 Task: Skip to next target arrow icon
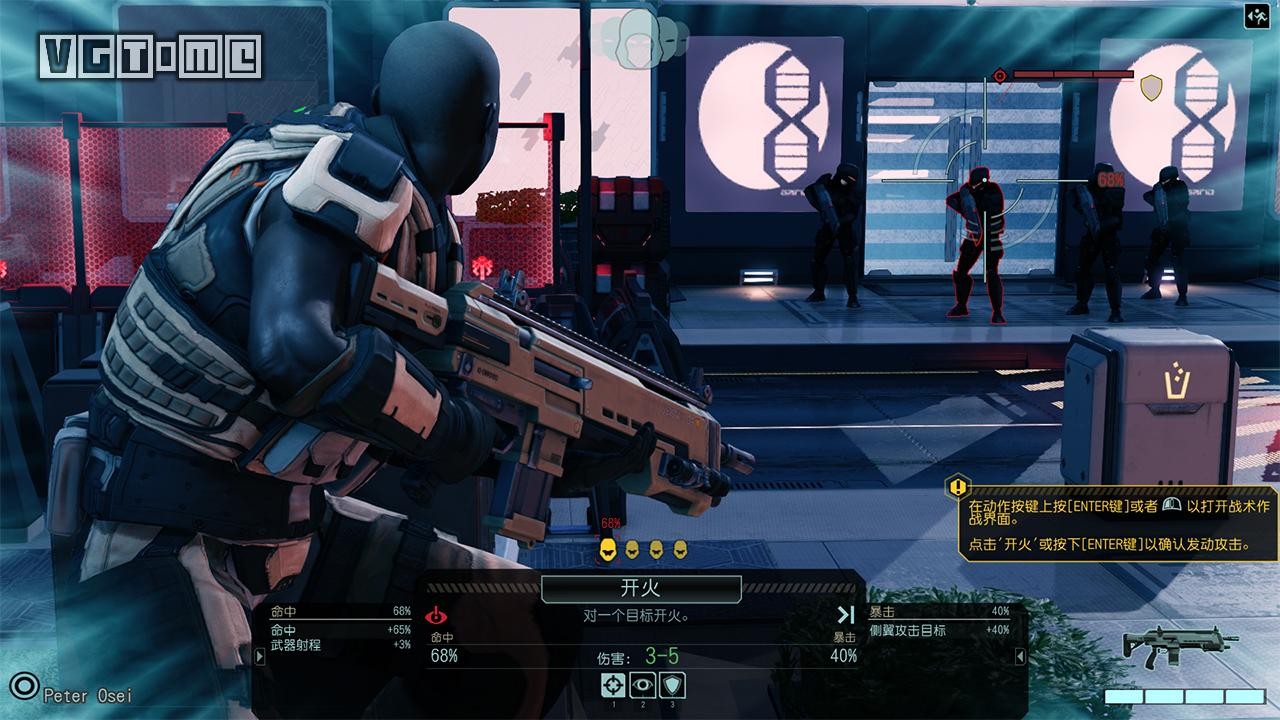click(846, 615)
